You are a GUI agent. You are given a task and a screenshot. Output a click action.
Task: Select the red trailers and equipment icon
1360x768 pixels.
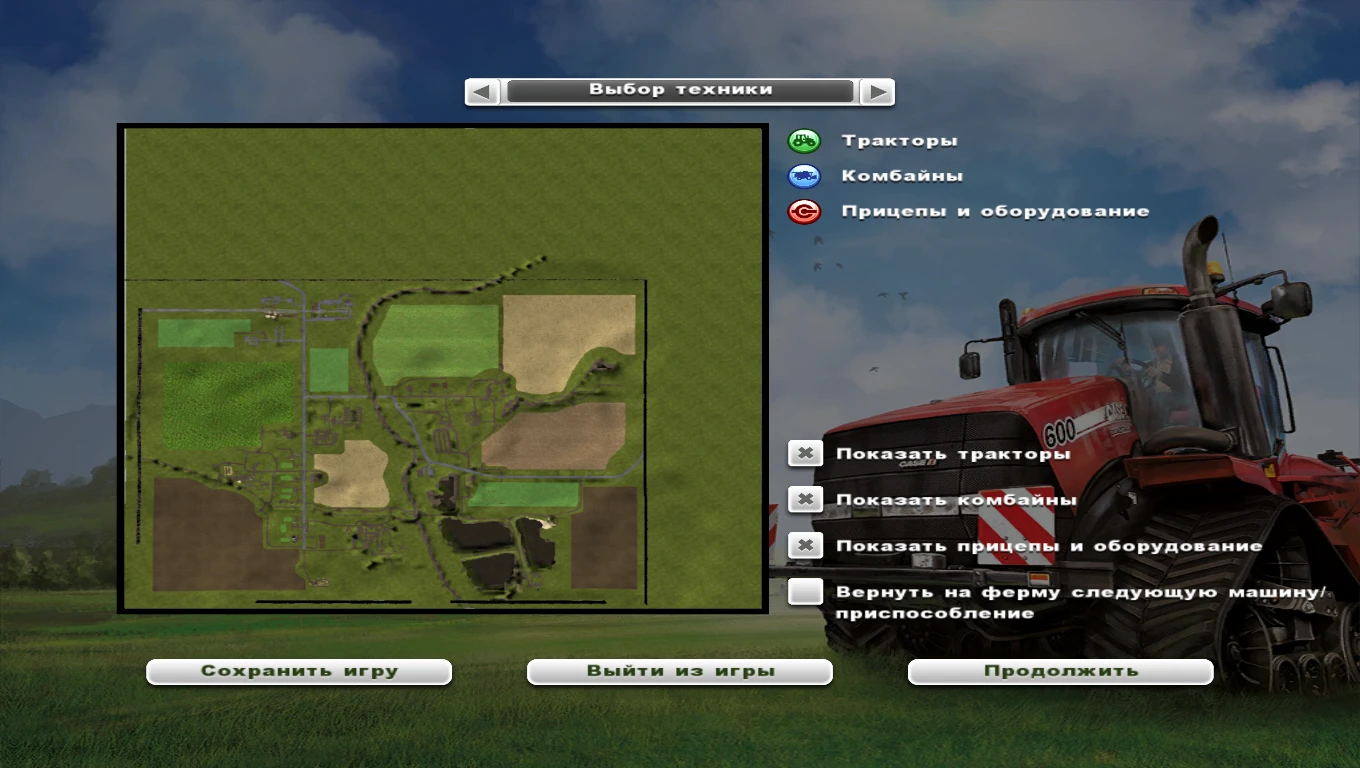pyautogui.click(x=804, y=211)
